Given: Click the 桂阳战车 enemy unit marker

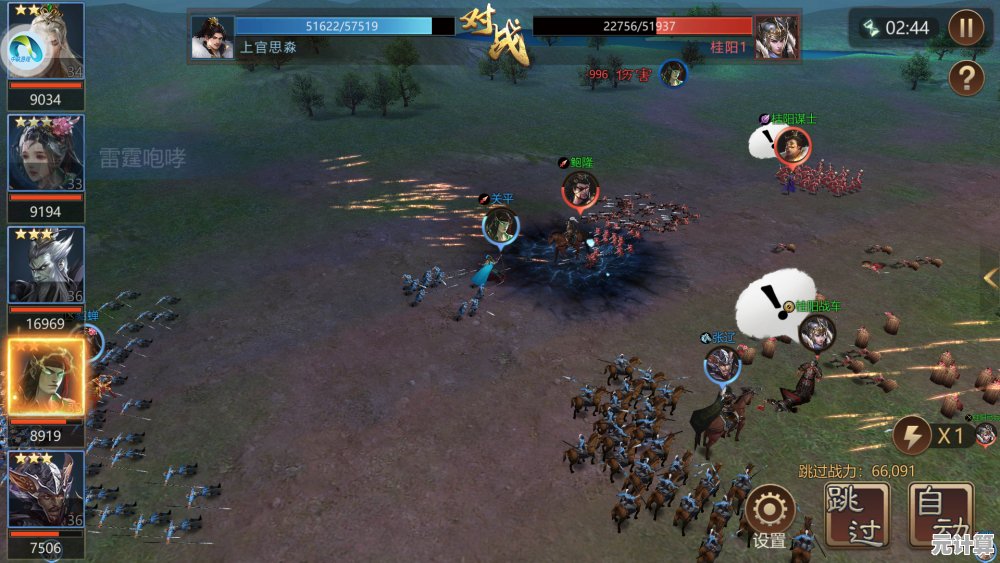Looking at the screenshot, I should pyautogui.click(x=816, y=332).
